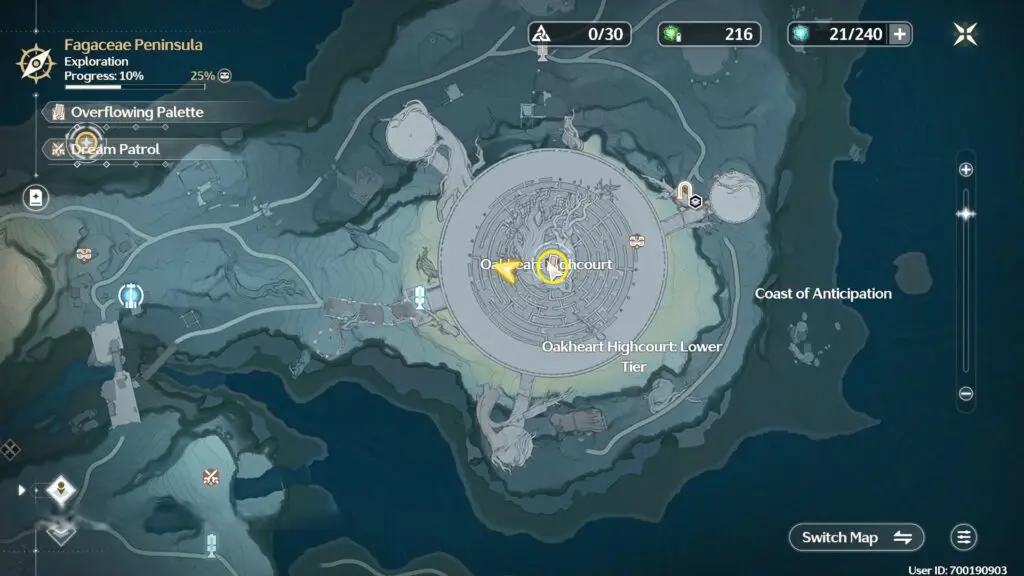Open the map filter settings button

point(964,537)
